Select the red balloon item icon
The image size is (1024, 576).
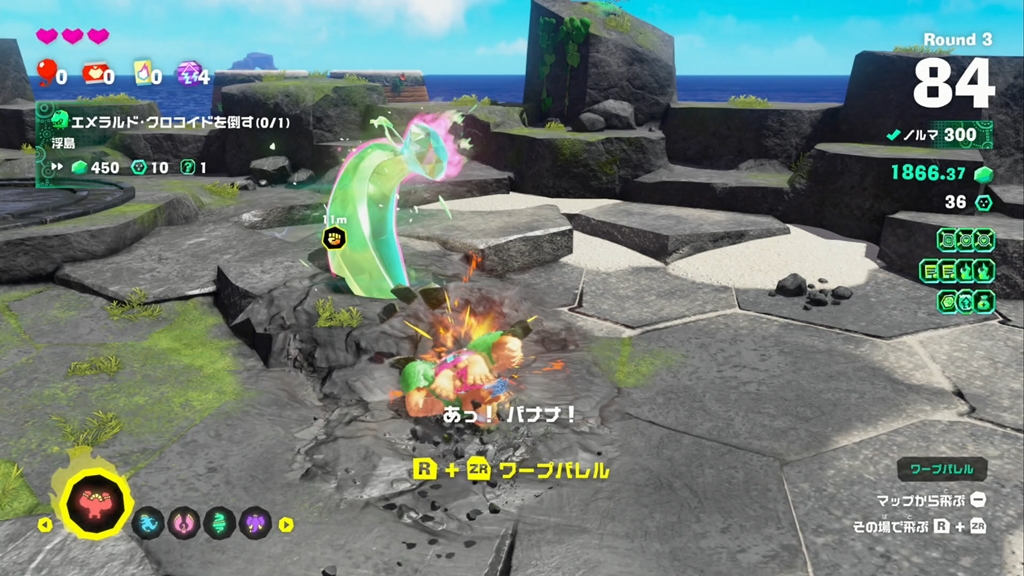pyautogui.click(x=46, y=72)
